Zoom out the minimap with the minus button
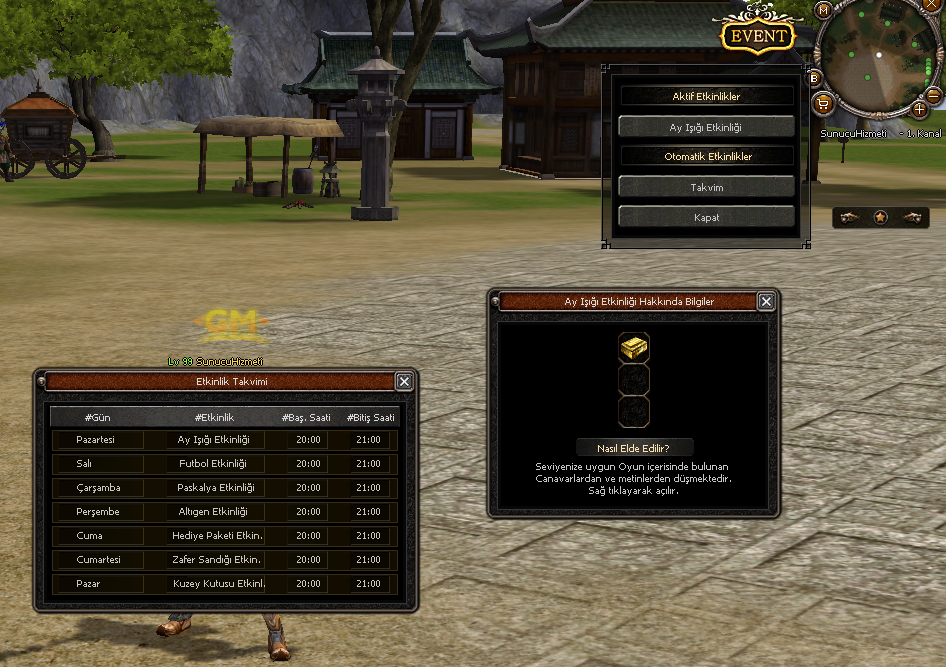 click(x=934, y=96)
